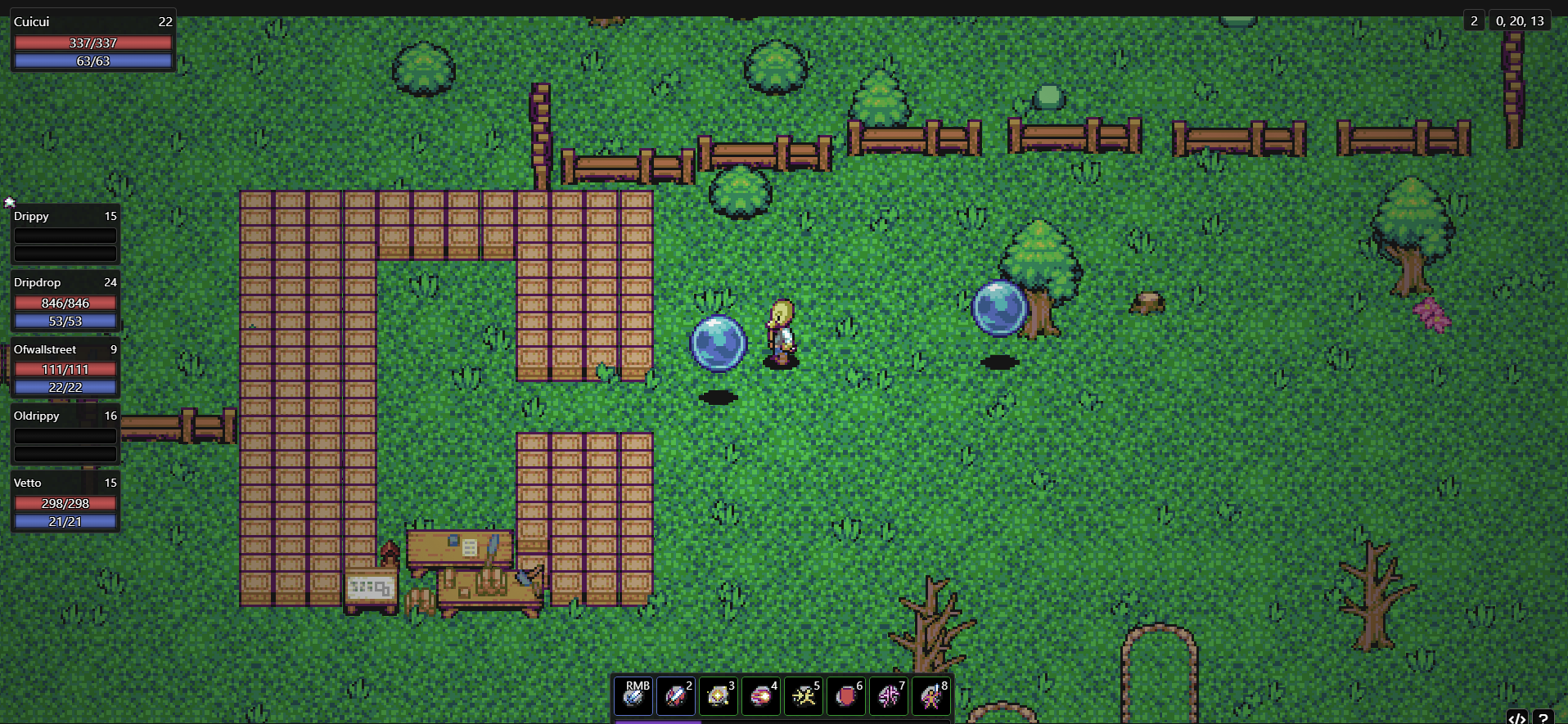Cast the golden sparkle skill in slot 3

(719, 696)
